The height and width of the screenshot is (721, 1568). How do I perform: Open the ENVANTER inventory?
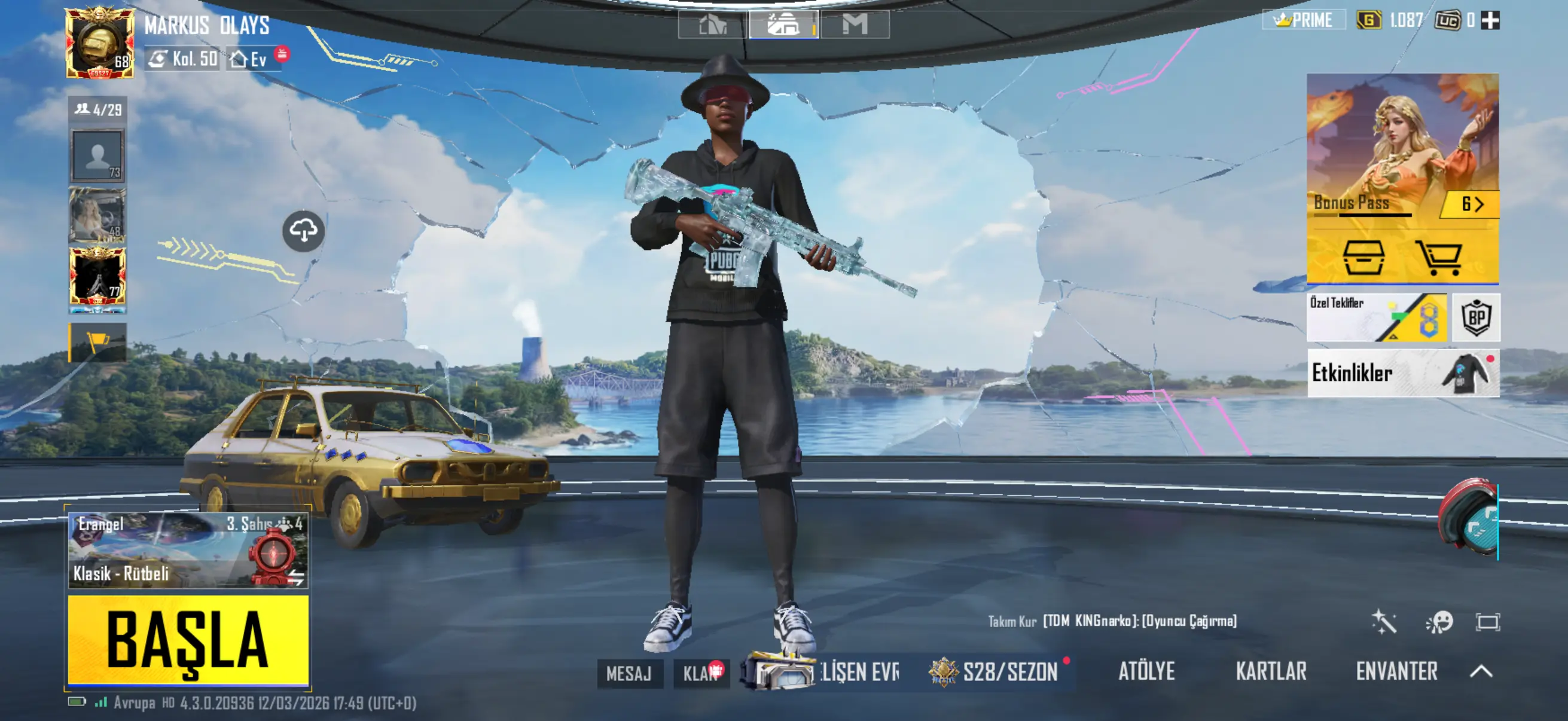(1396, 671)
